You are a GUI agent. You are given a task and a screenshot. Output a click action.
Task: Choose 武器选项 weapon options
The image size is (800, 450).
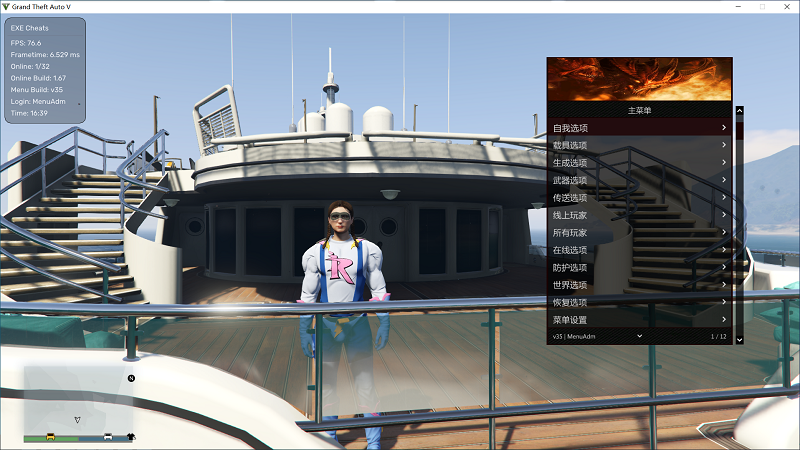tap(640, 180)
